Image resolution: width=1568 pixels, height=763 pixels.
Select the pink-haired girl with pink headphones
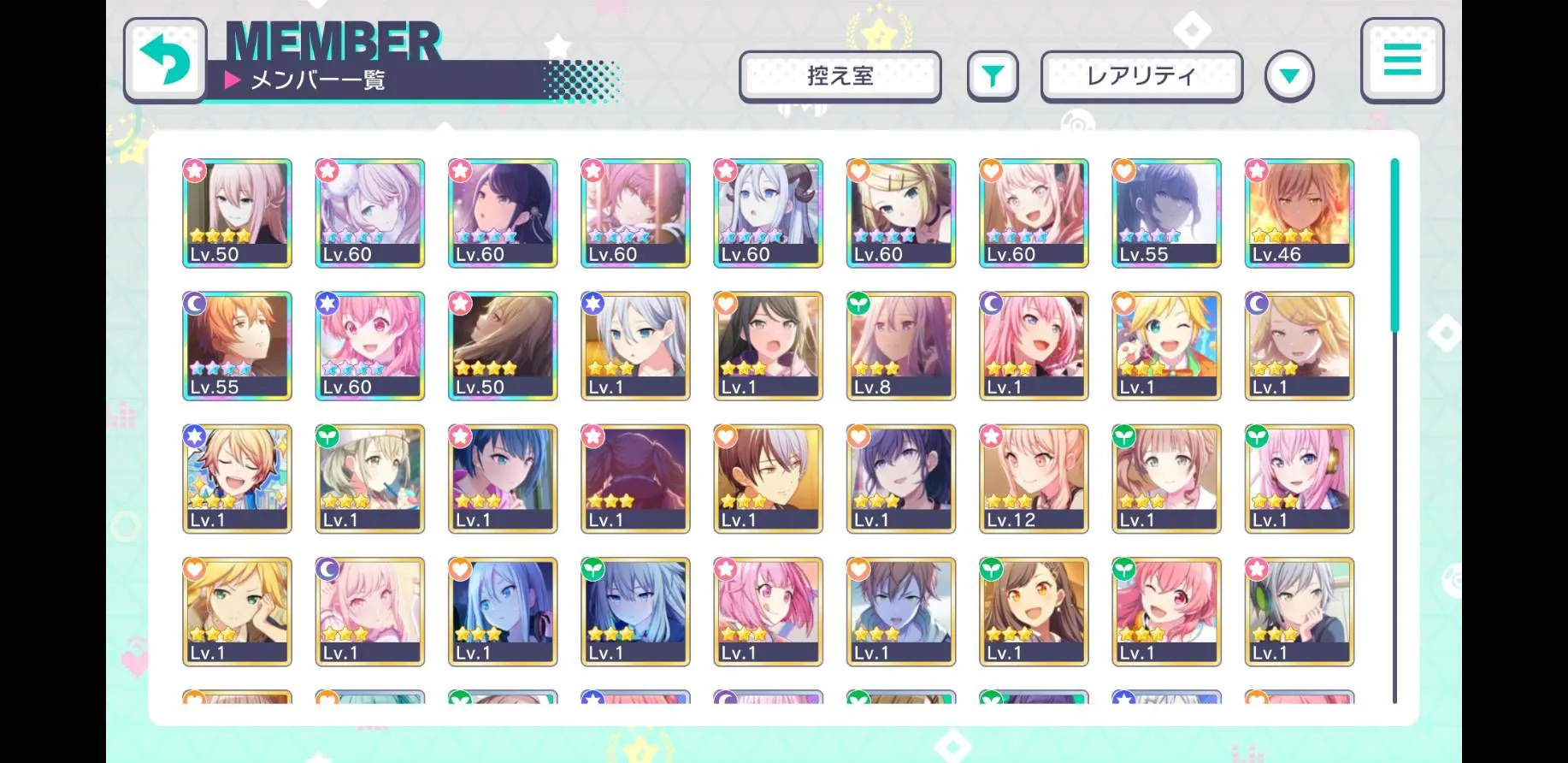(1299, 478)
